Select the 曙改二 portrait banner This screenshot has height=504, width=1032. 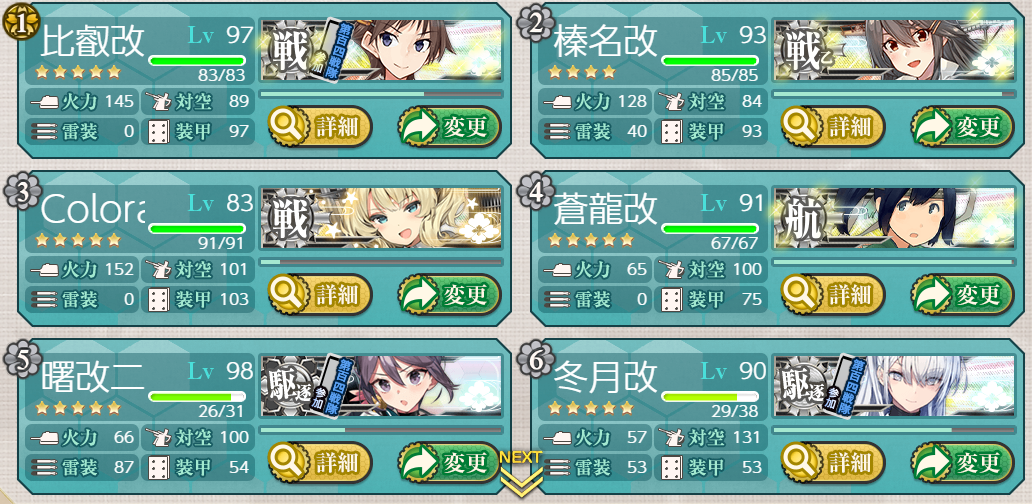coord(380,387)
